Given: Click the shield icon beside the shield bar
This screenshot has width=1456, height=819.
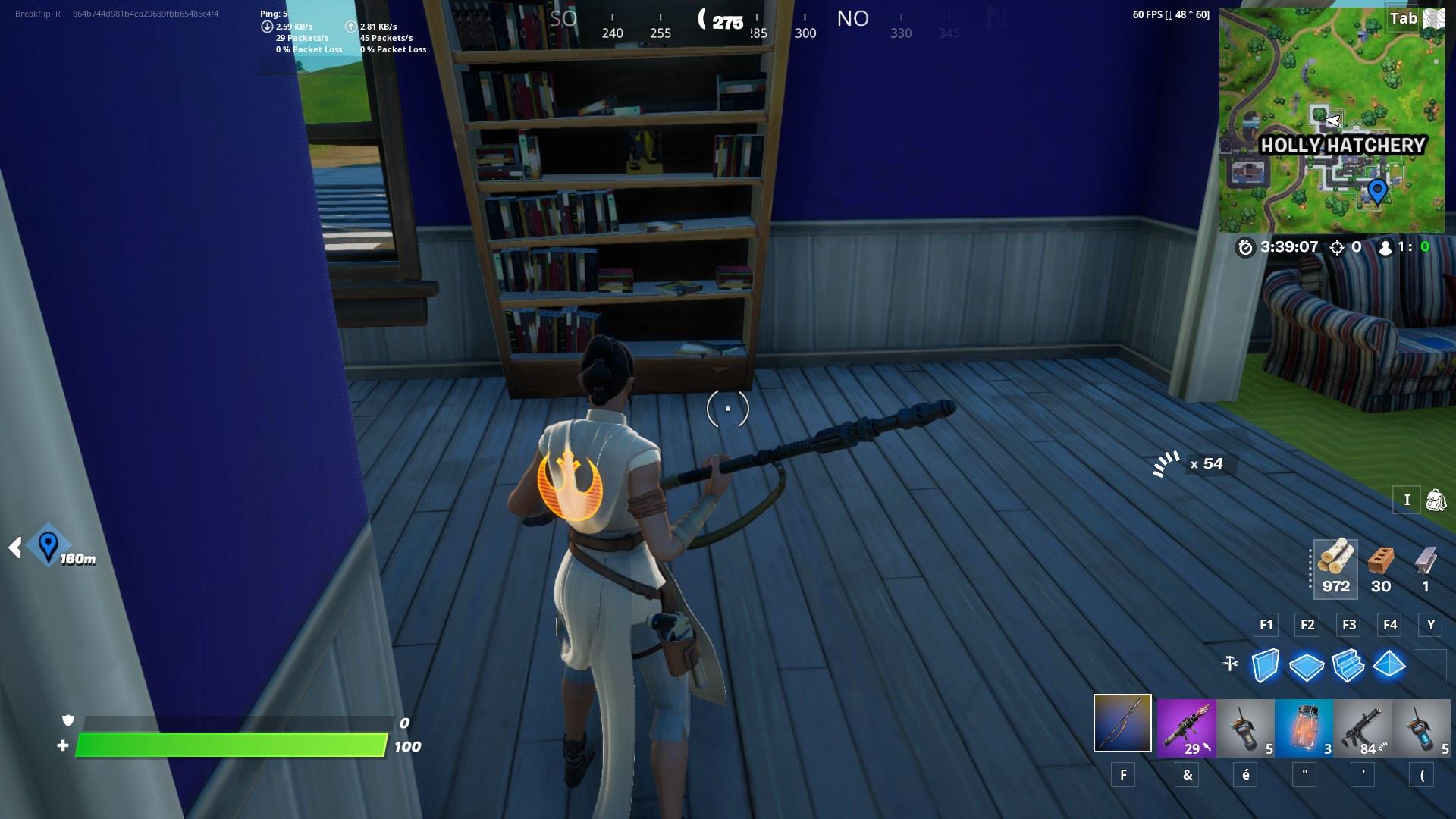Looking at the screenshot, I should coord(68,720).
